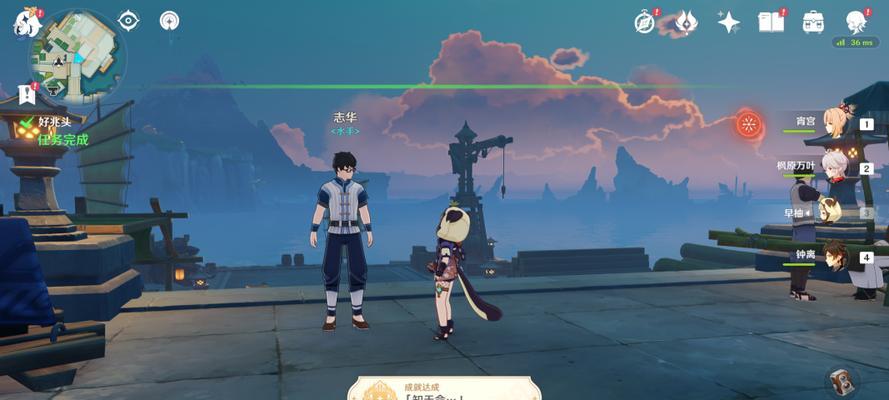Open the winged Battle Pass icon
This screenshot has width=889, height=400.
[686, 21]
